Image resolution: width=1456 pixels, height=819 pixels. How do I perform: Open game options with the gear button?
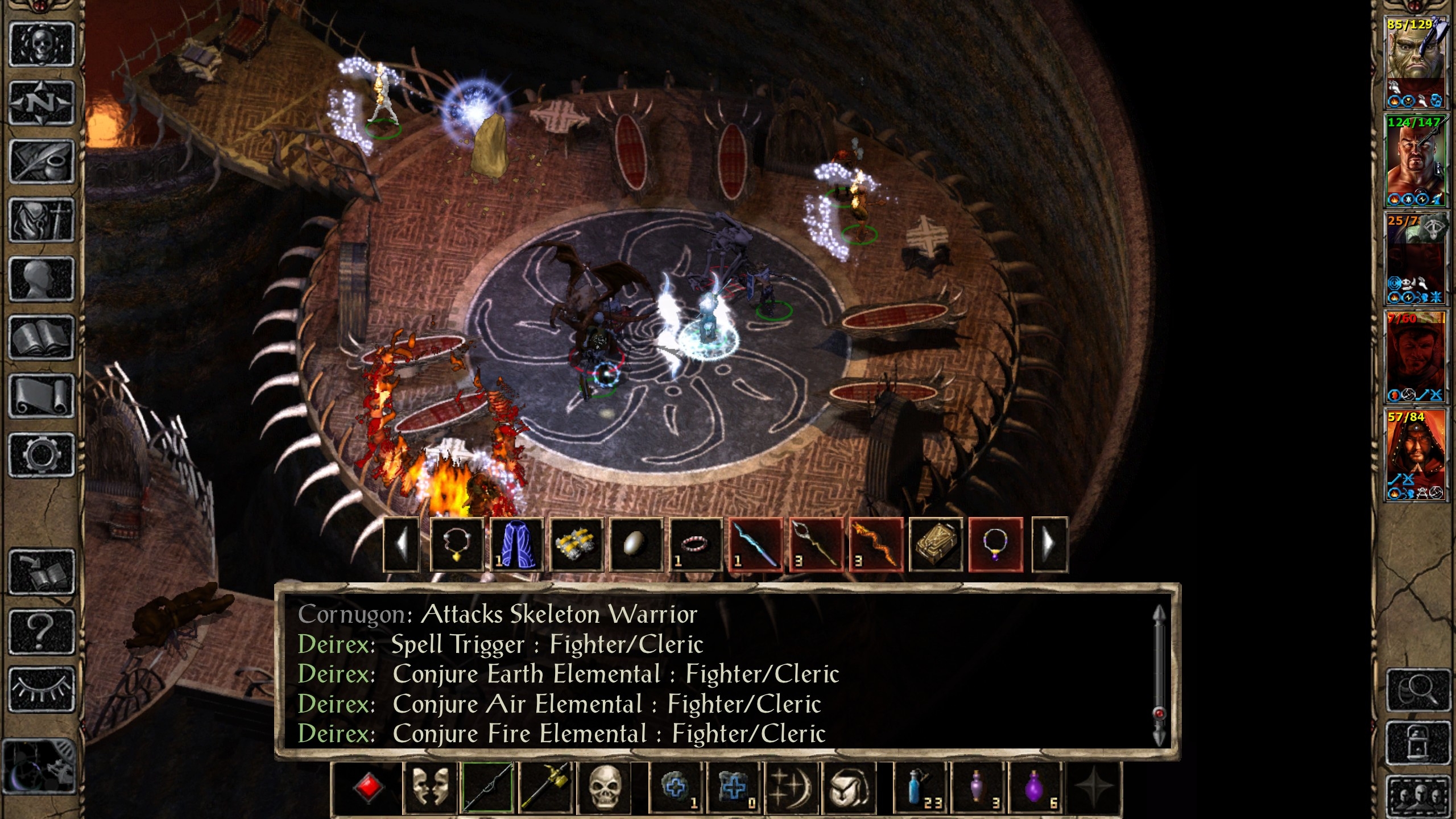click(x=42, y=455)
